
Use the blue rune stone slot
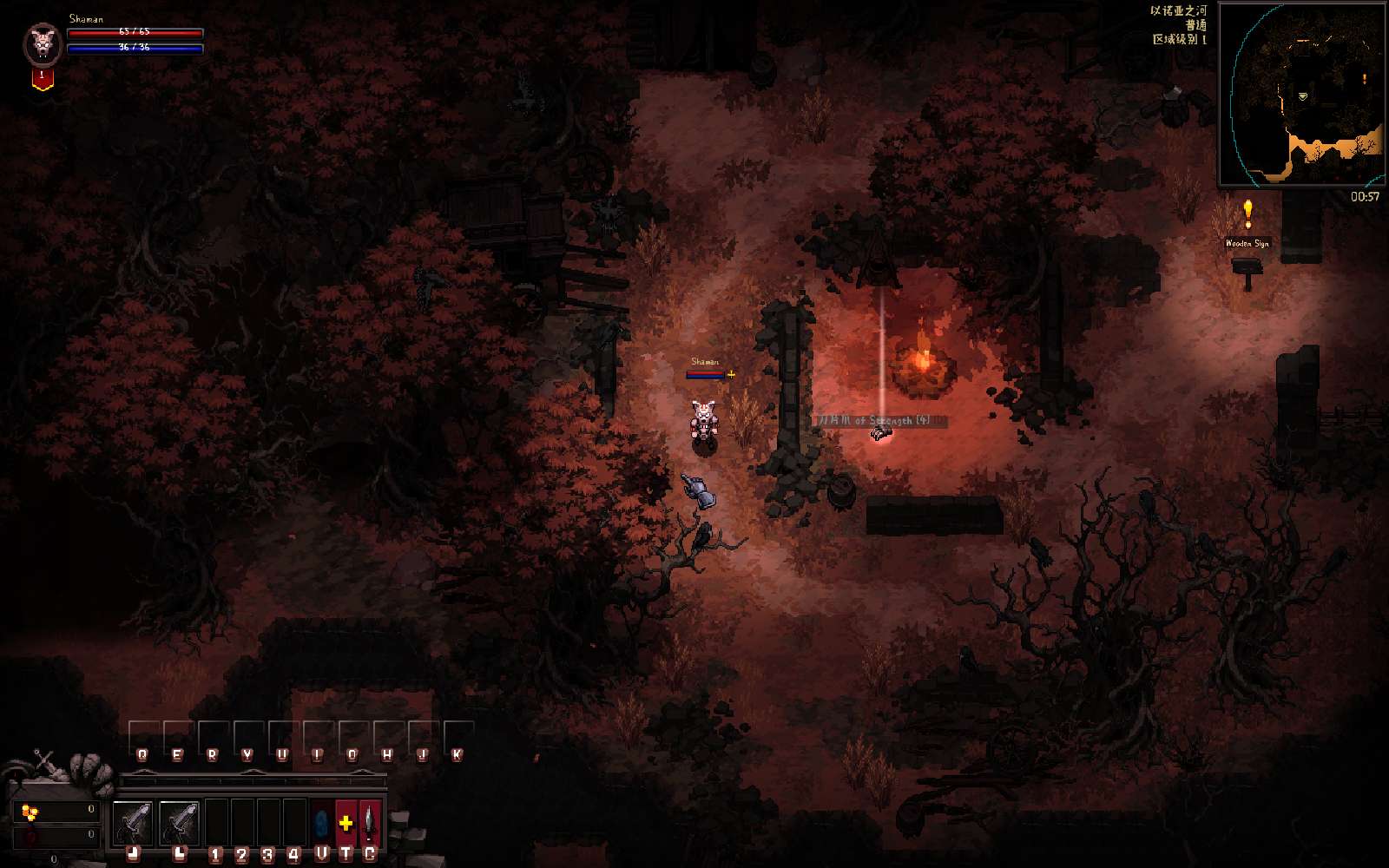click(321, 822)
